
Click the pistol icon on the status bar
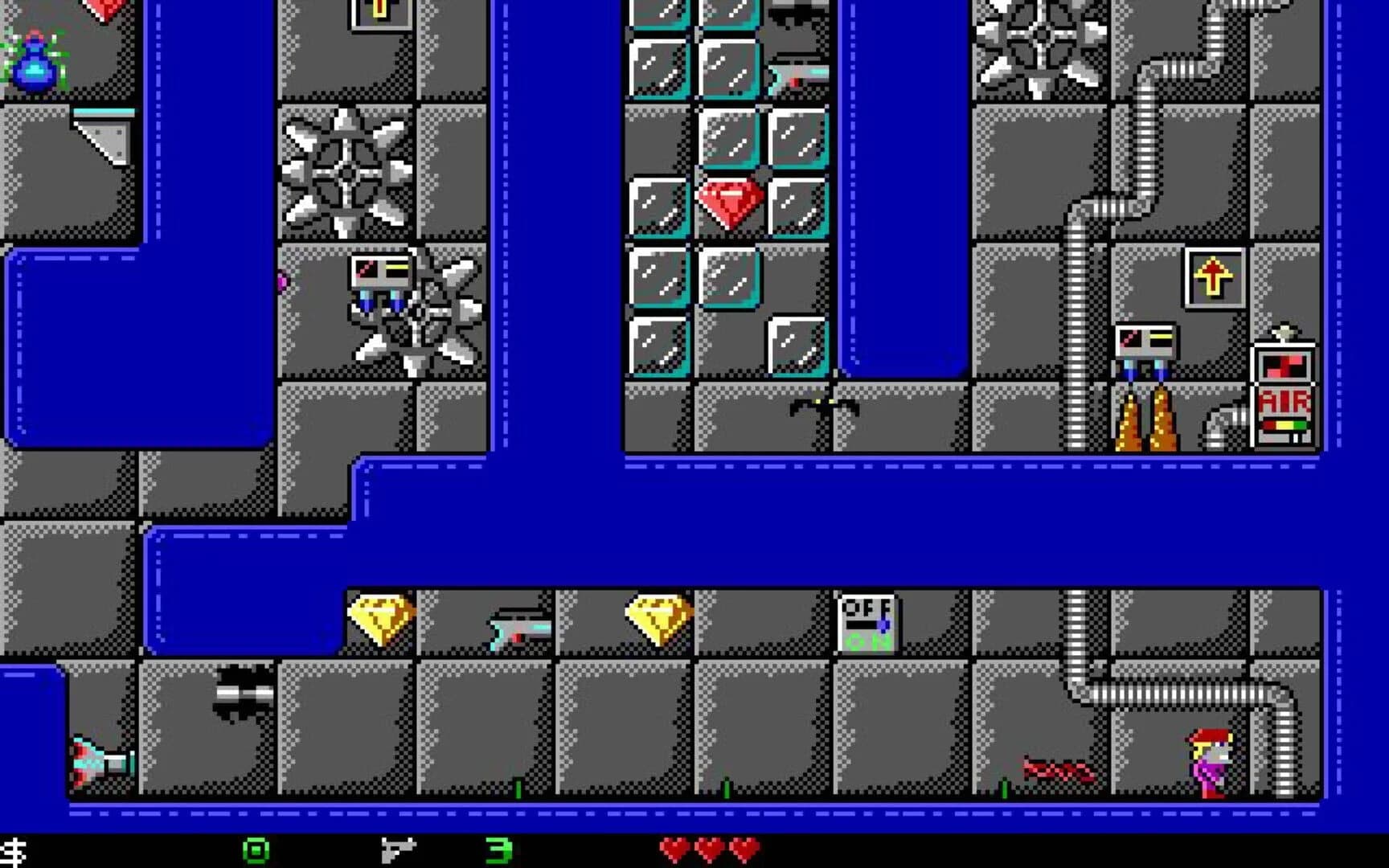point(398,848)
